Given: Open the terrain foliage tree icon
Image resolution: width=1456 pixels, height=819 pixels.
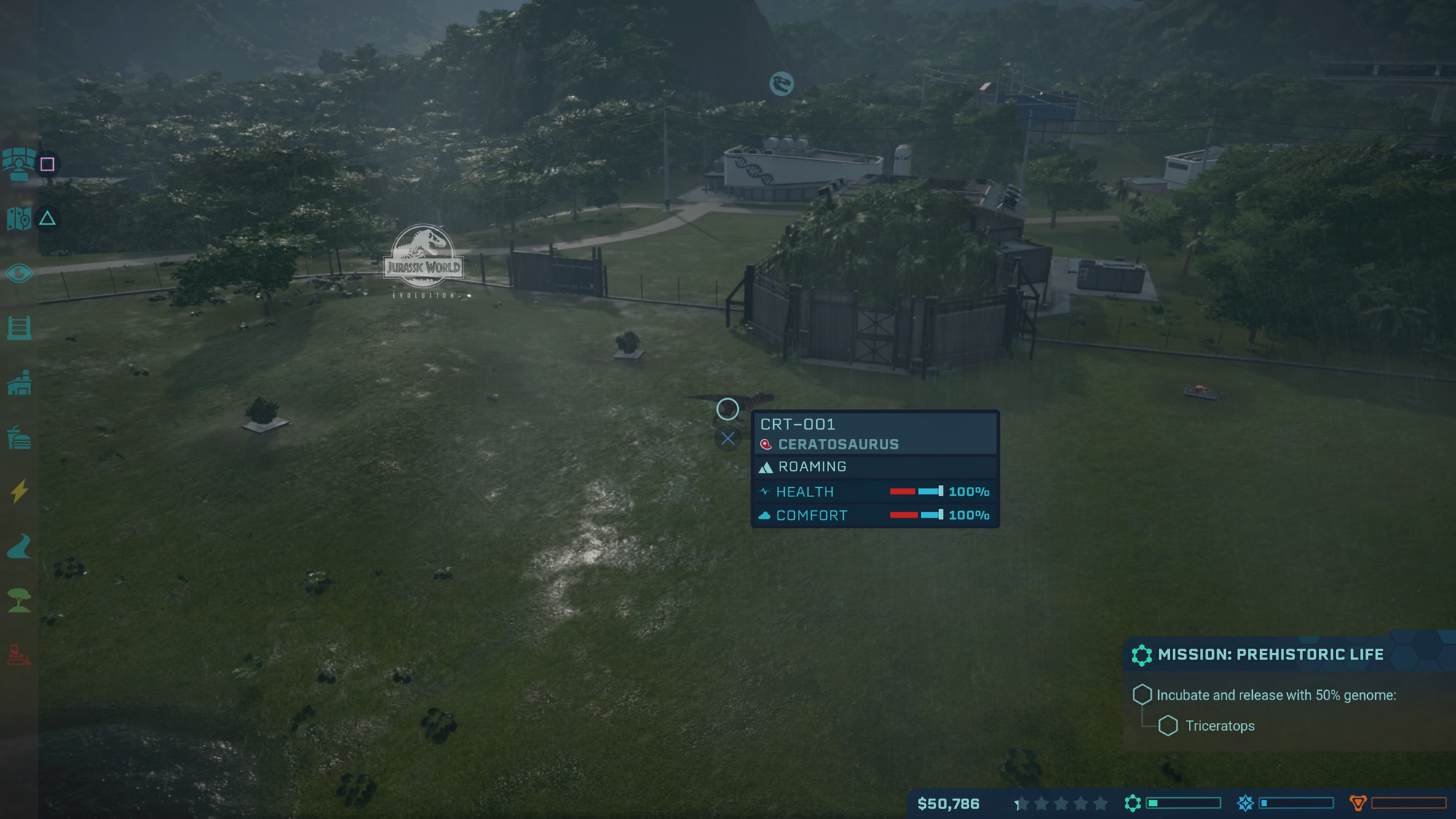Looking at the screenshot, I should (20, 595).
